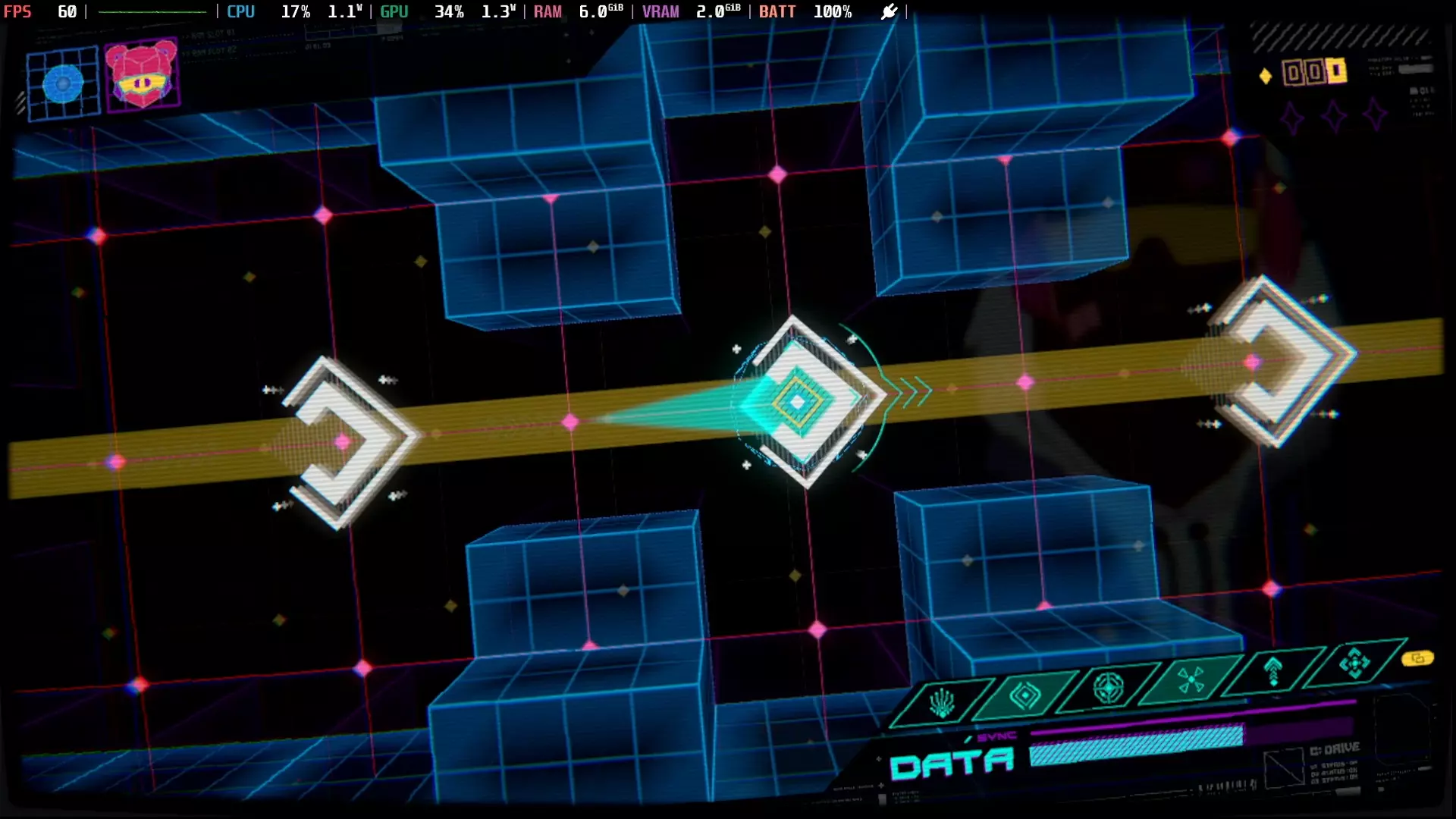
Task: Choose the circular crosshair ability icon
Action: [1108, 688]
